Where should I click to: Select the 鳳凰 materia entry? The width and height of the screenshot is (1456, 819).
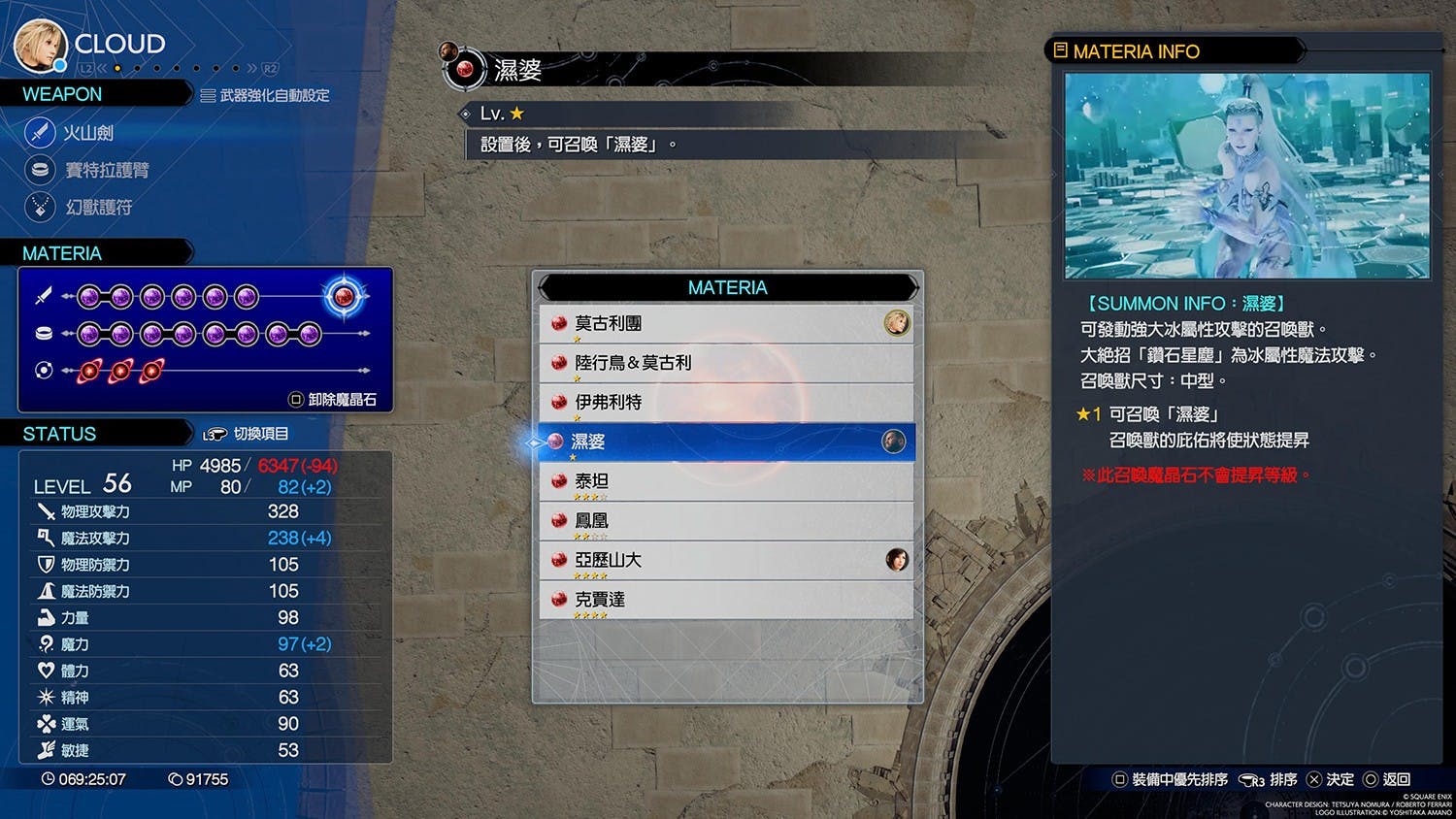(x=726, y=521)
